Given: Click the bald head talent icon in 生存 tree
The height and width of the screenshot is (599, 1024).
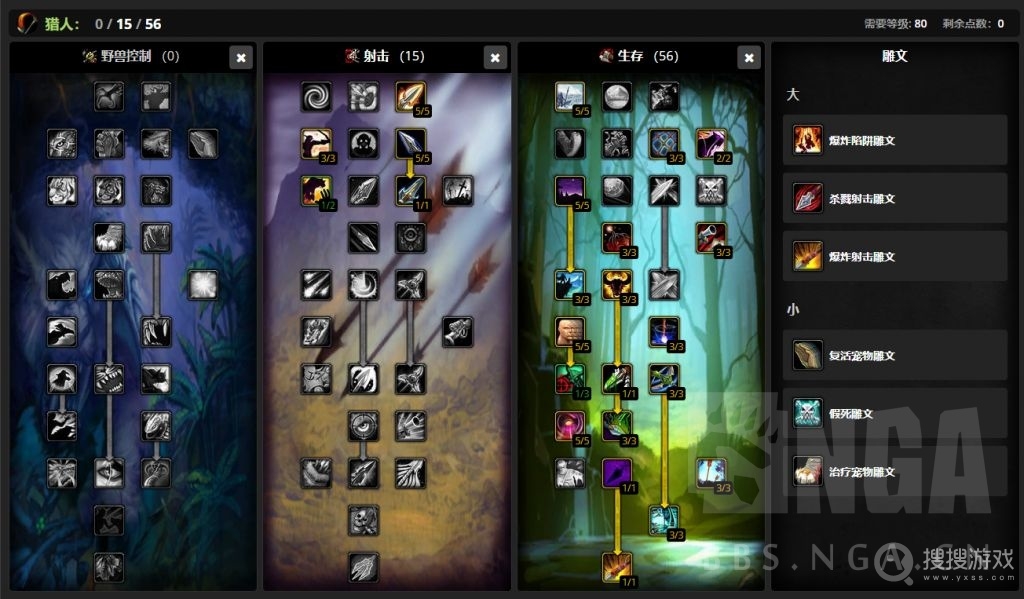Looking at the screenshot, I should tap(570, 332).
